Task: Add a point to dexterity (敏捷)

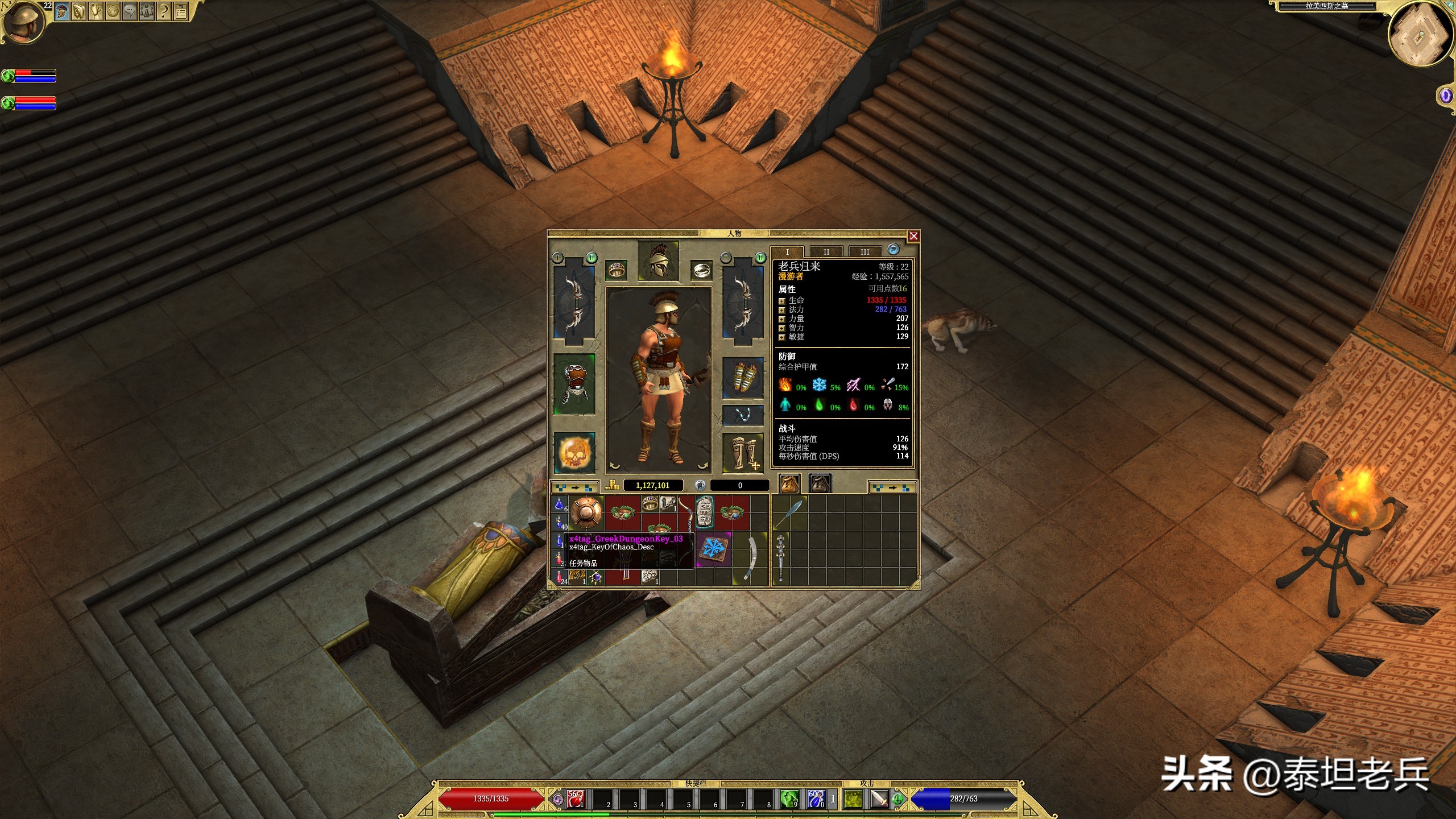Action: coord(782,337)
